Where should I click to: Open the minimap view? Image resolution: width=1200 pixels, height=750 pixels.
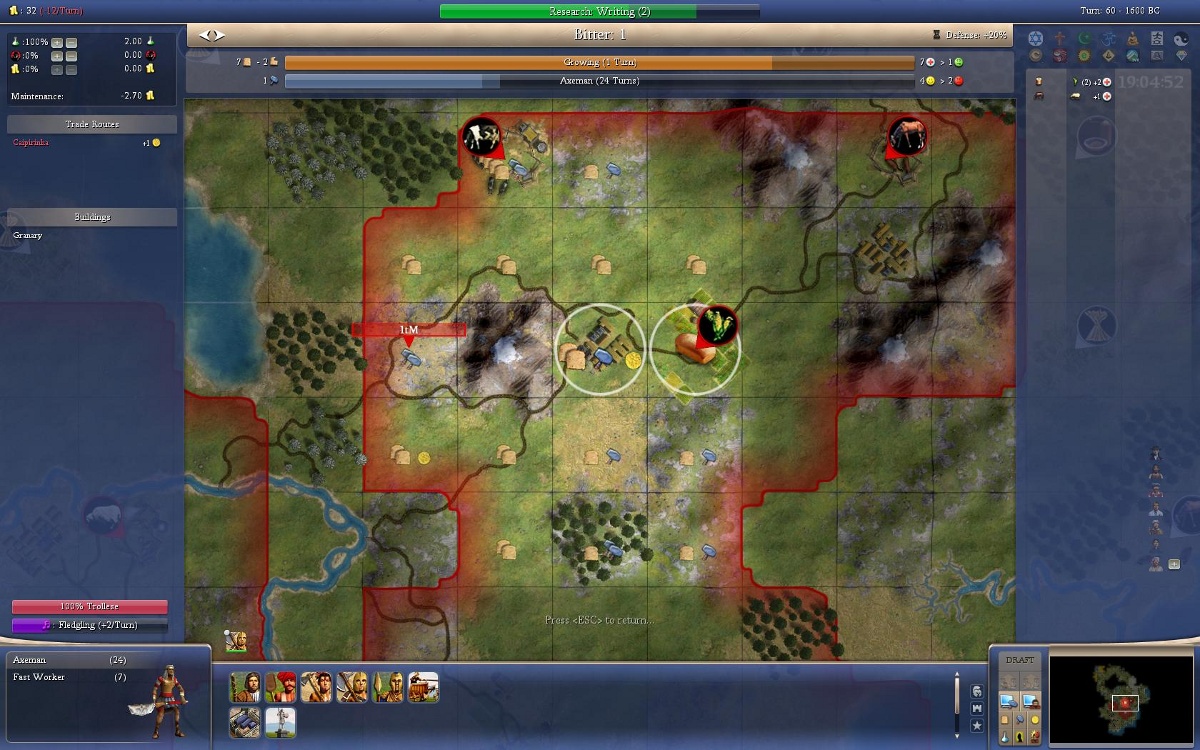(1126, 702)
